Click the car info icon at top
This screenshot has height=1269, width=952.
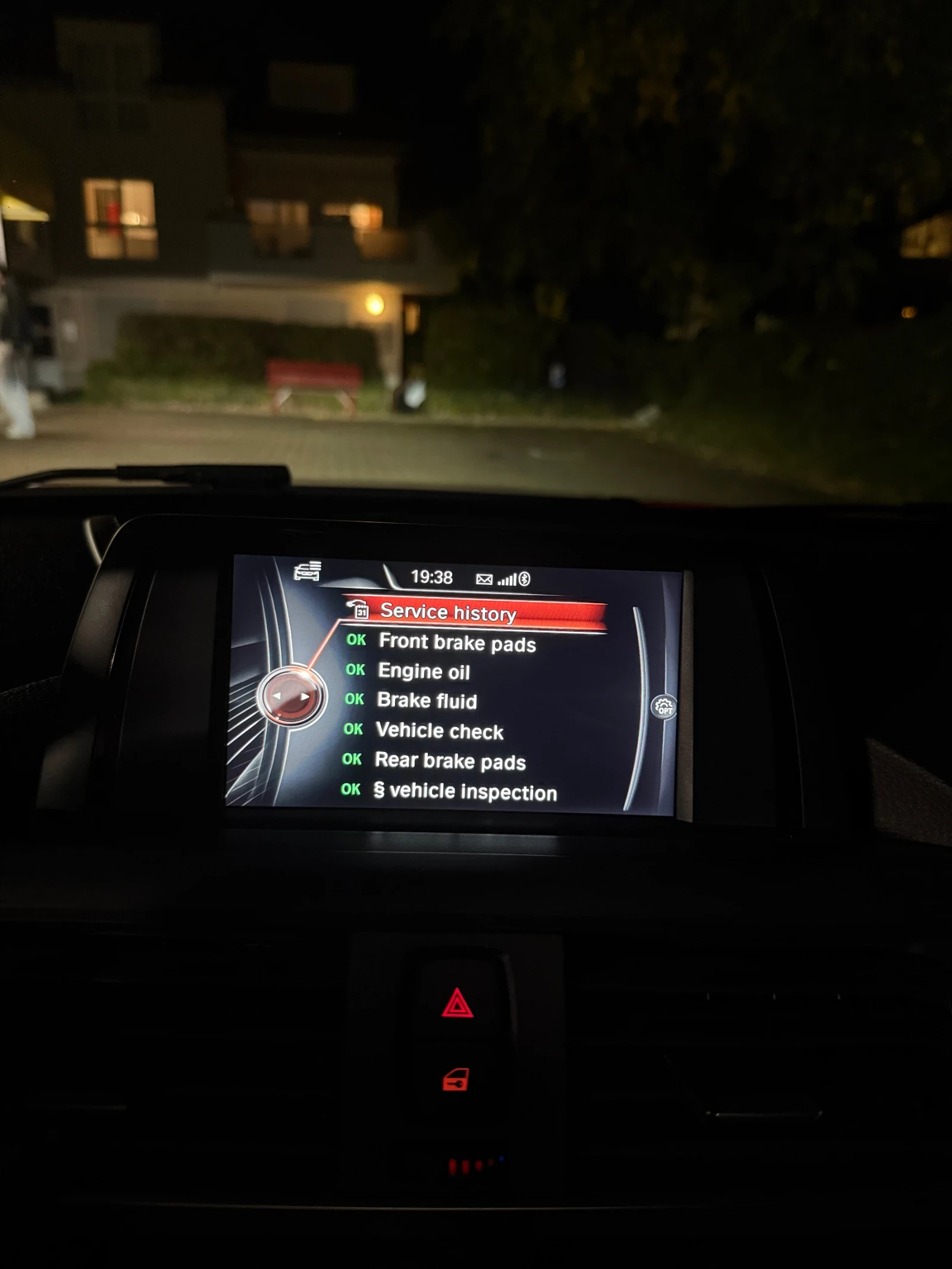click(308, 571)
